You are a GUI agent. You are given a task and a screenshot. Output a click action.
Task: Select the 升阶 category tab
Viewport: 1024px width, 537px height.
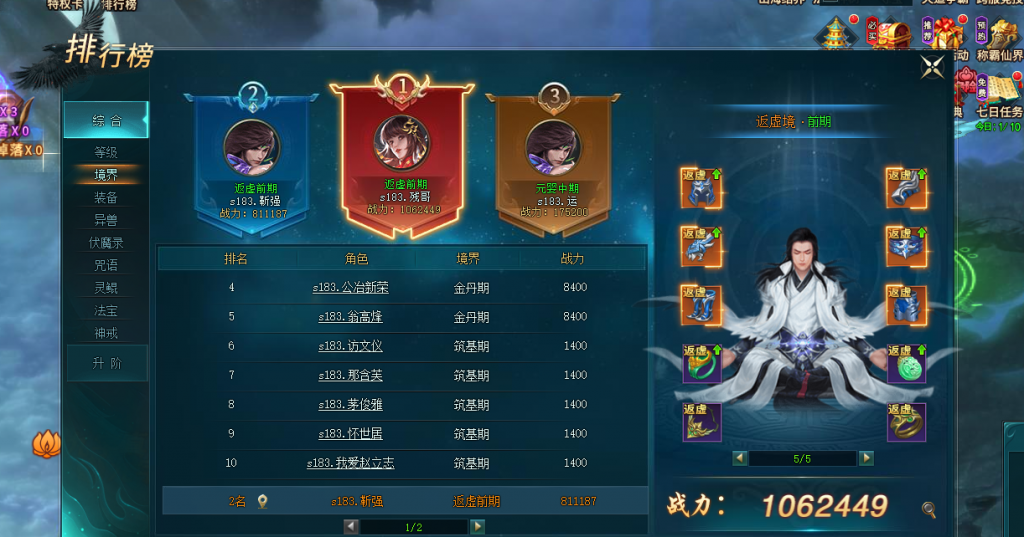(106, 363)
